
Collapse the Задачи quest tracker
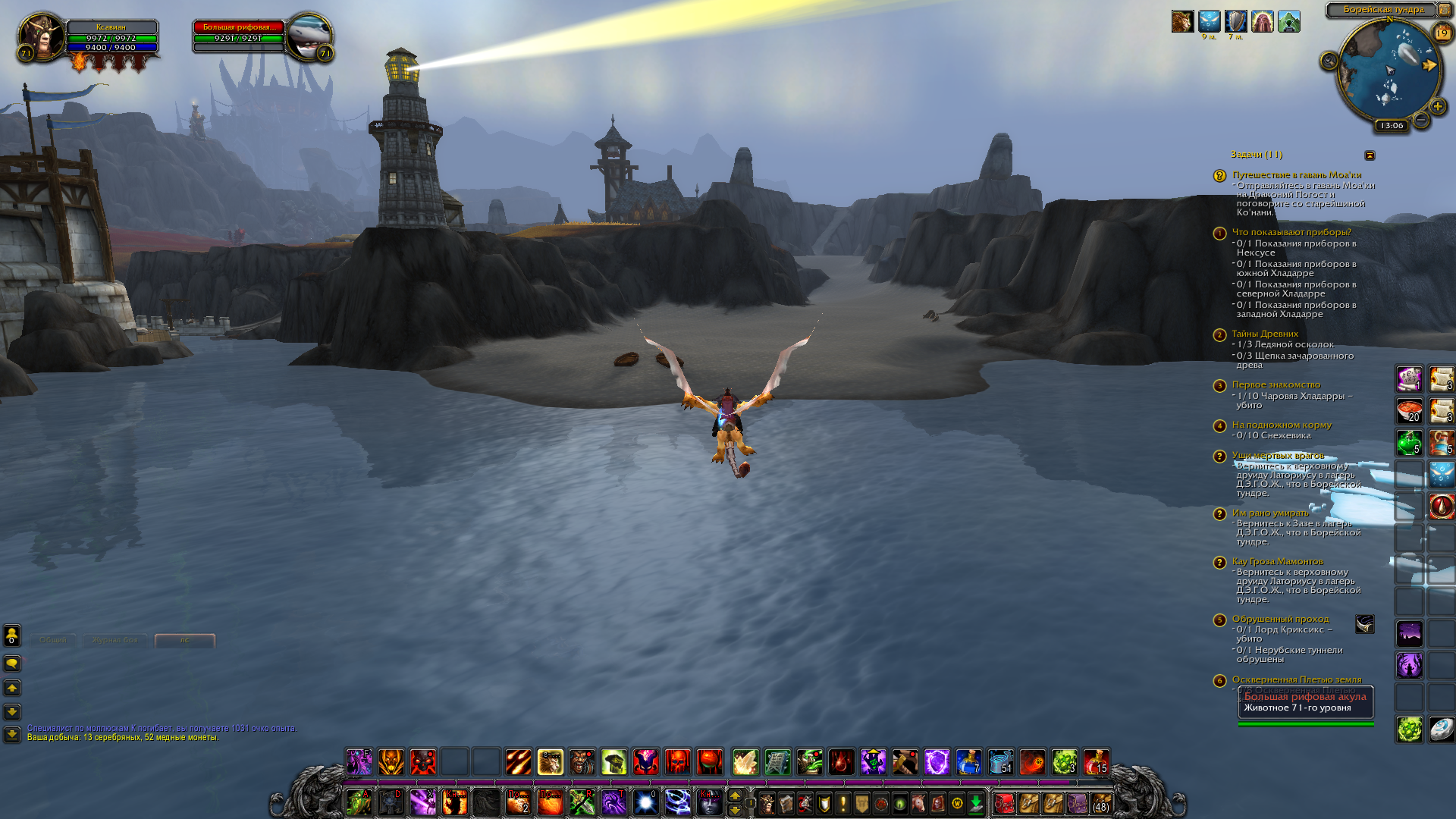[1370, 155]
